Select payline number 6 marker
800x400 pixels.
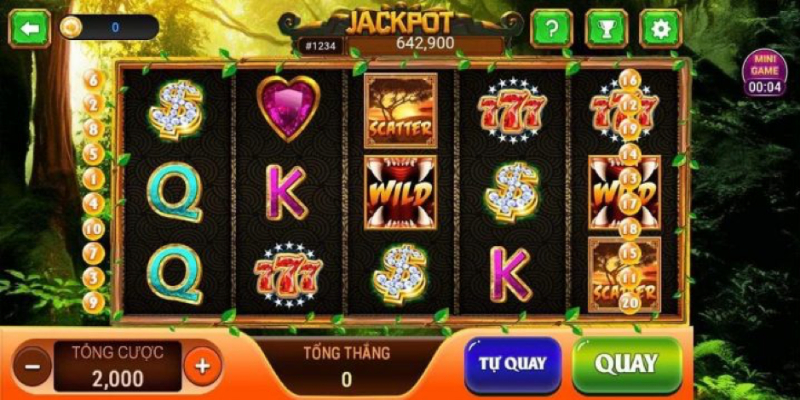(x=93, y=79)
